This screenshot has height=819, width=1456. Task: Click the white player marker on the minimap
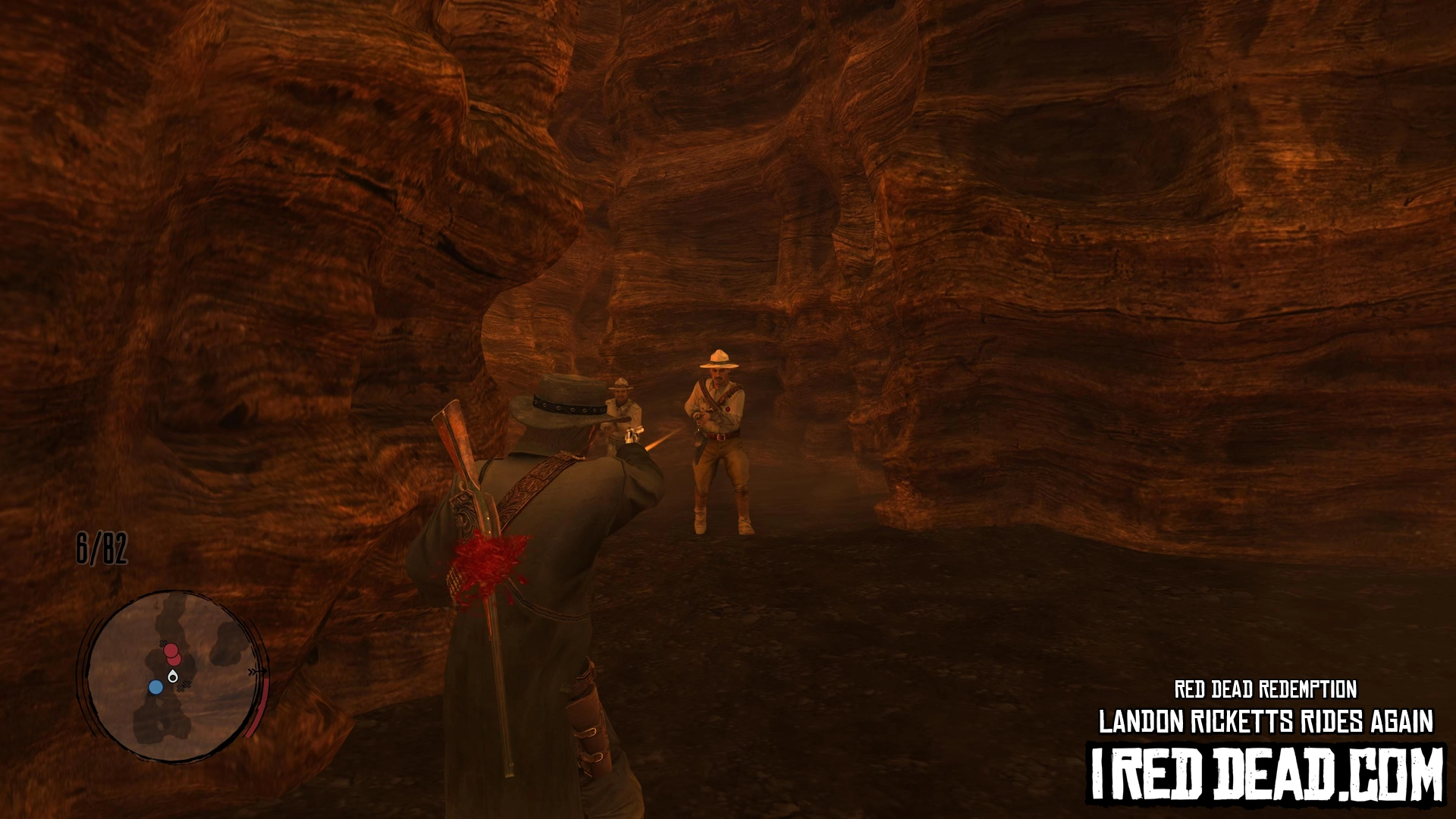(x=174, y=676)
